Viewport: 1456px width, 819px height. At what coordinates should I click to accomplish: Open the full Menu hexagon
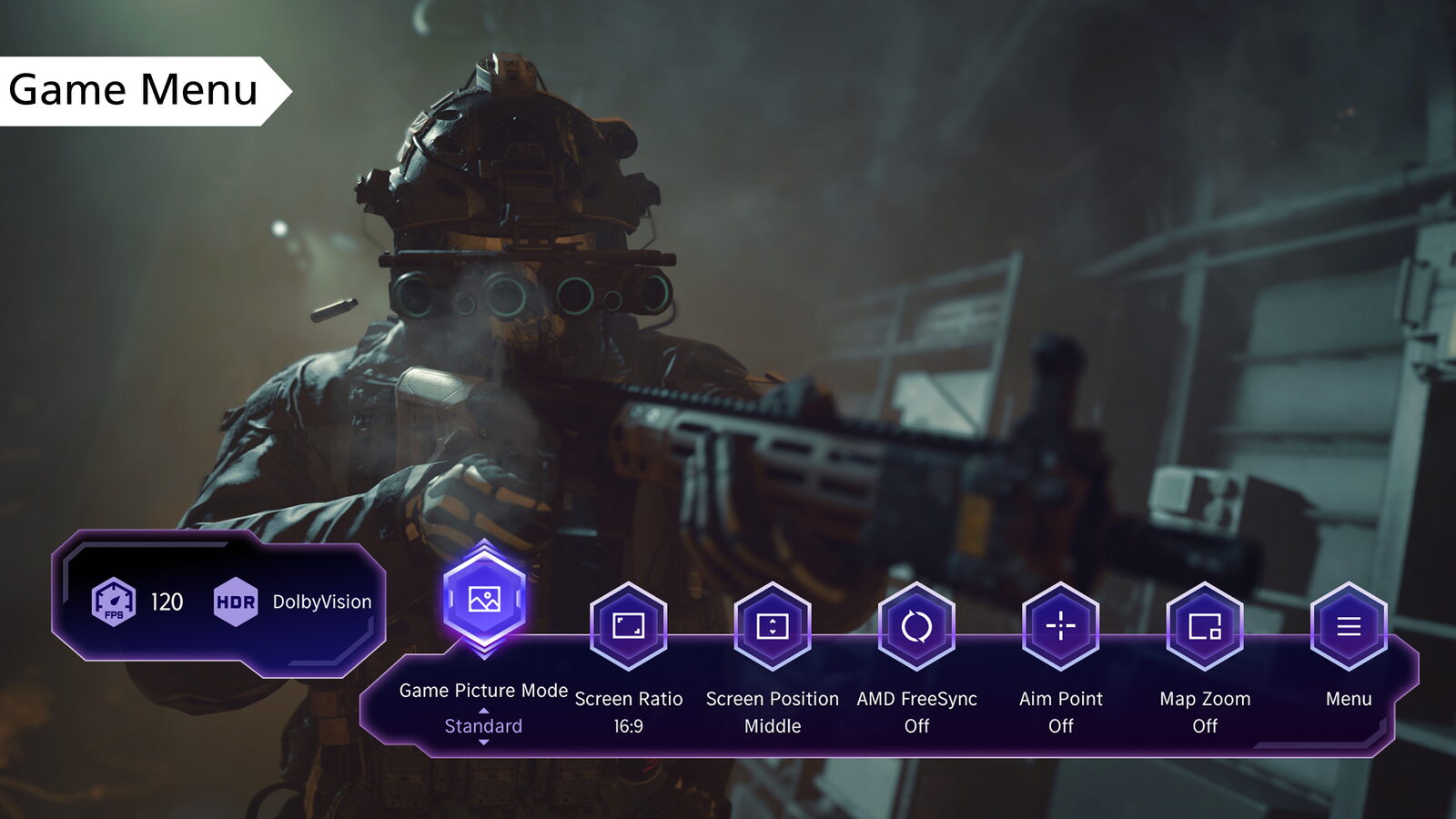point(1348,626)
